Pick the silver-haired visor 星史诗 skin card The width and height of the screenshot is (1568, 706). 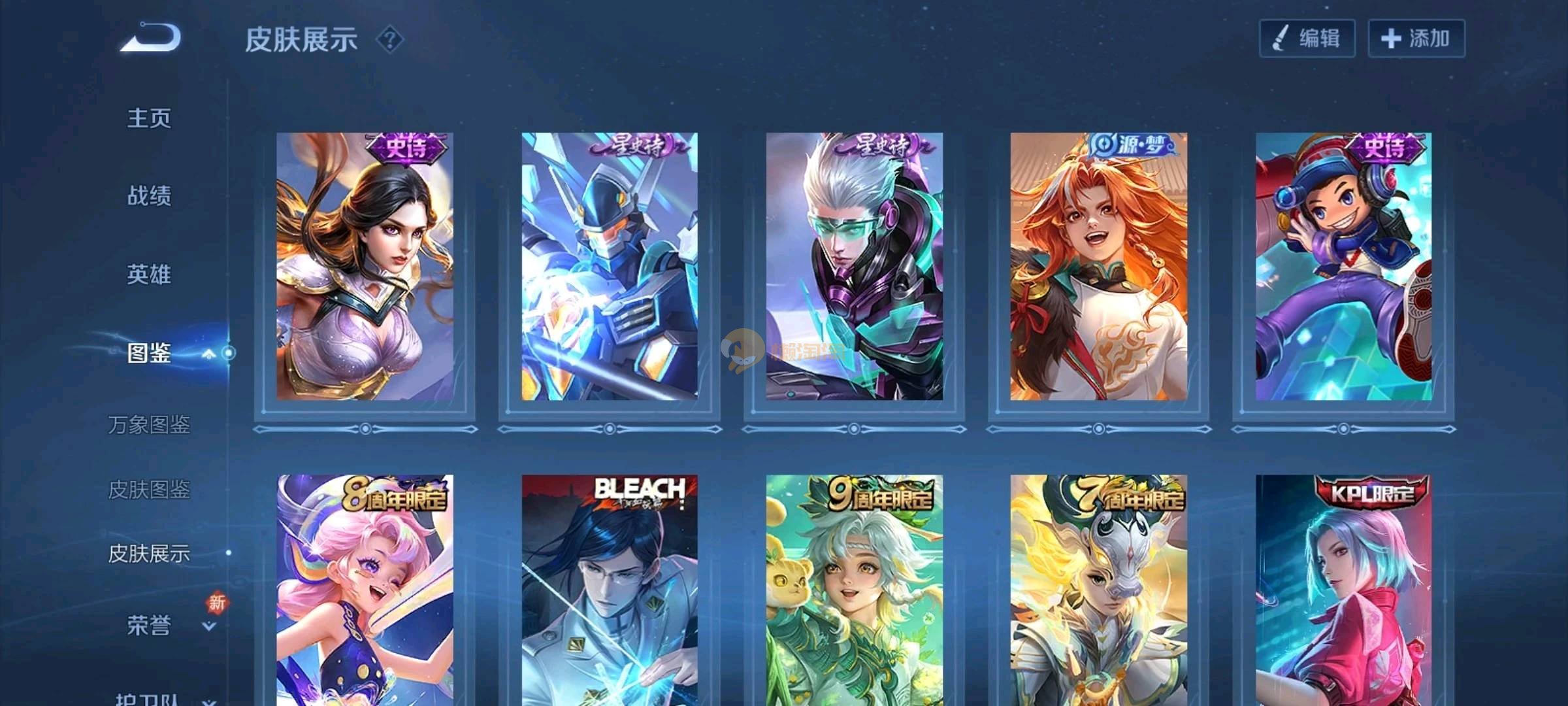(x=854, y=267)
